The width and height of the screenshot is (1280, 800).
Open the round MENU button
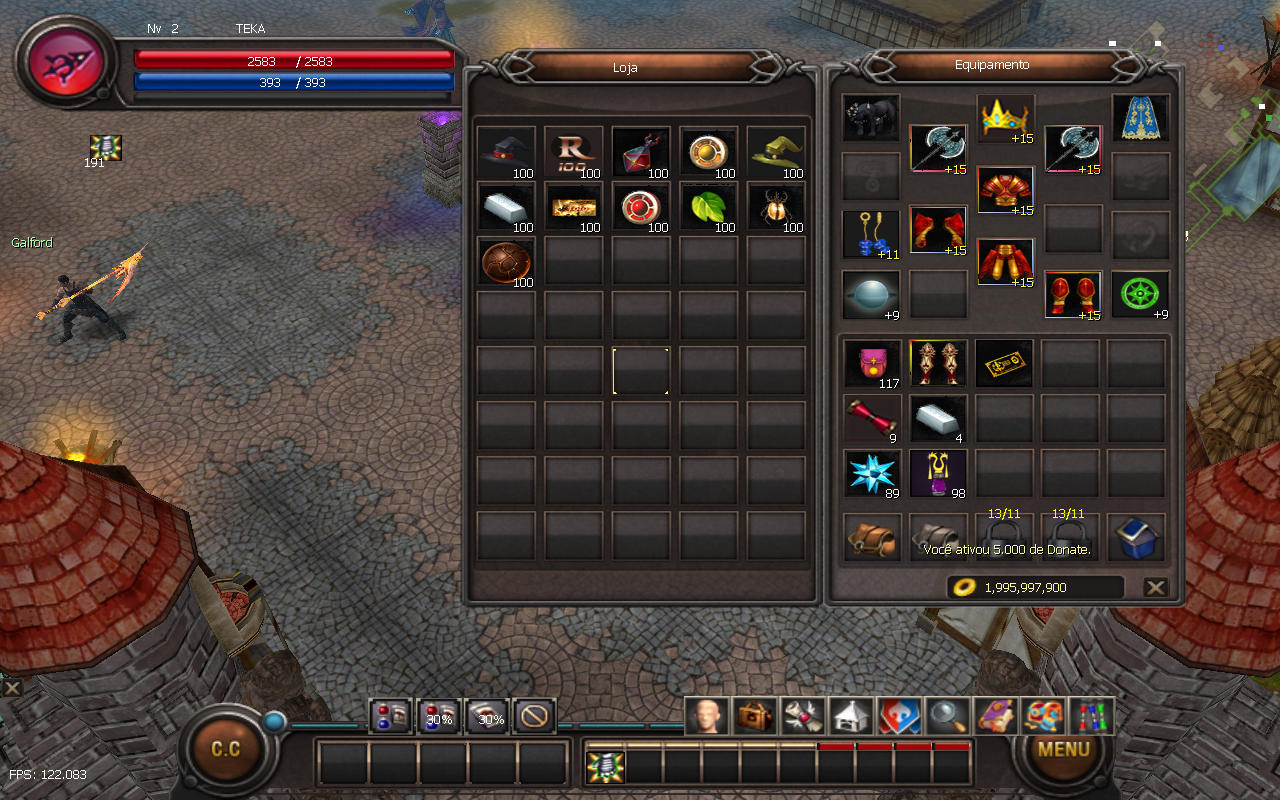point(1063,749)
